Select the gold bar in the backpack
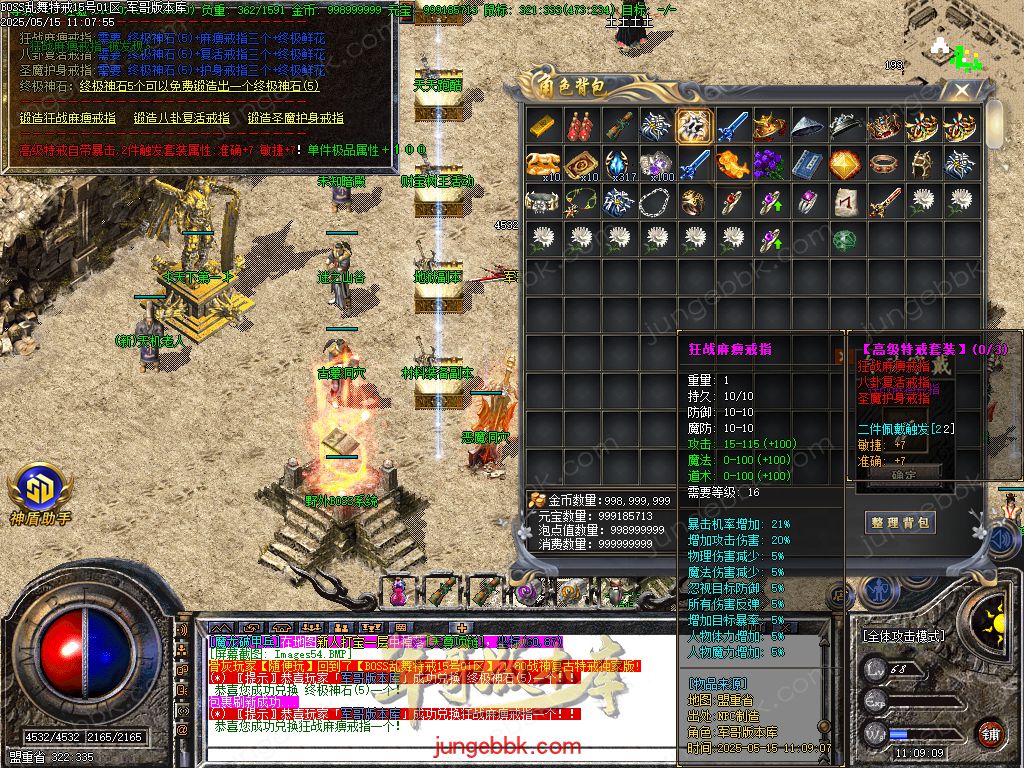 543,126
